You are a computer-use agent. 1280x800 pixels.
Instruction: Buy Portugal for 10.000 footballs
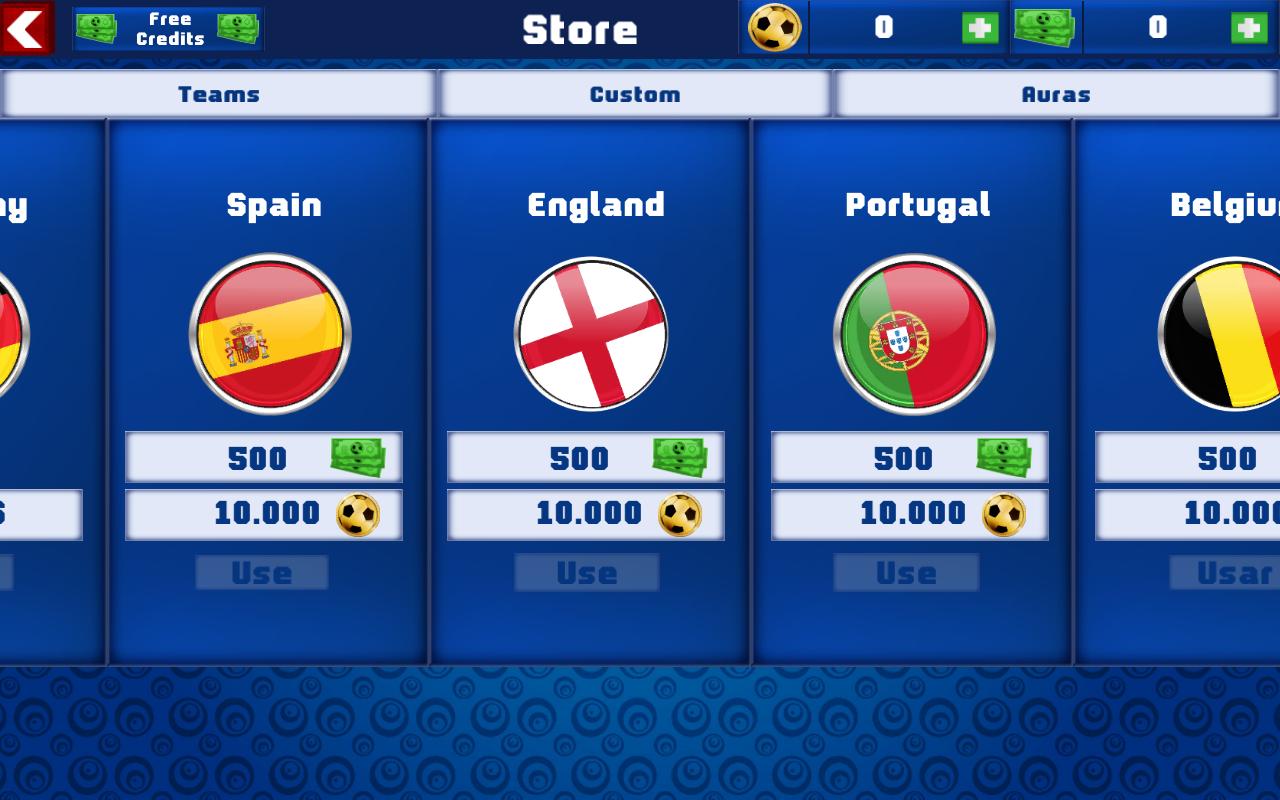tap(908, 514)
